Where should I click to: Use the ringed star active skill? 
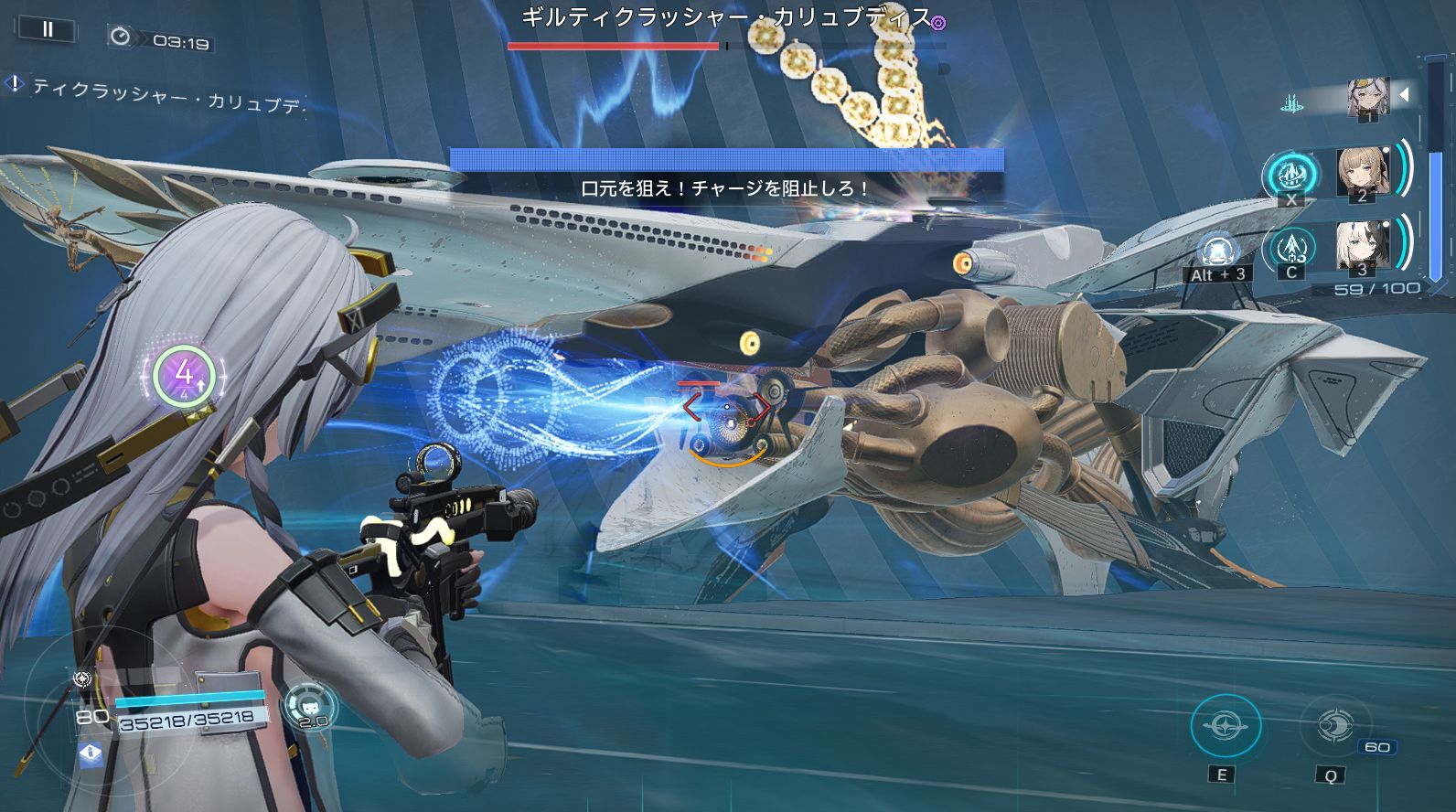click(1225, 727)
